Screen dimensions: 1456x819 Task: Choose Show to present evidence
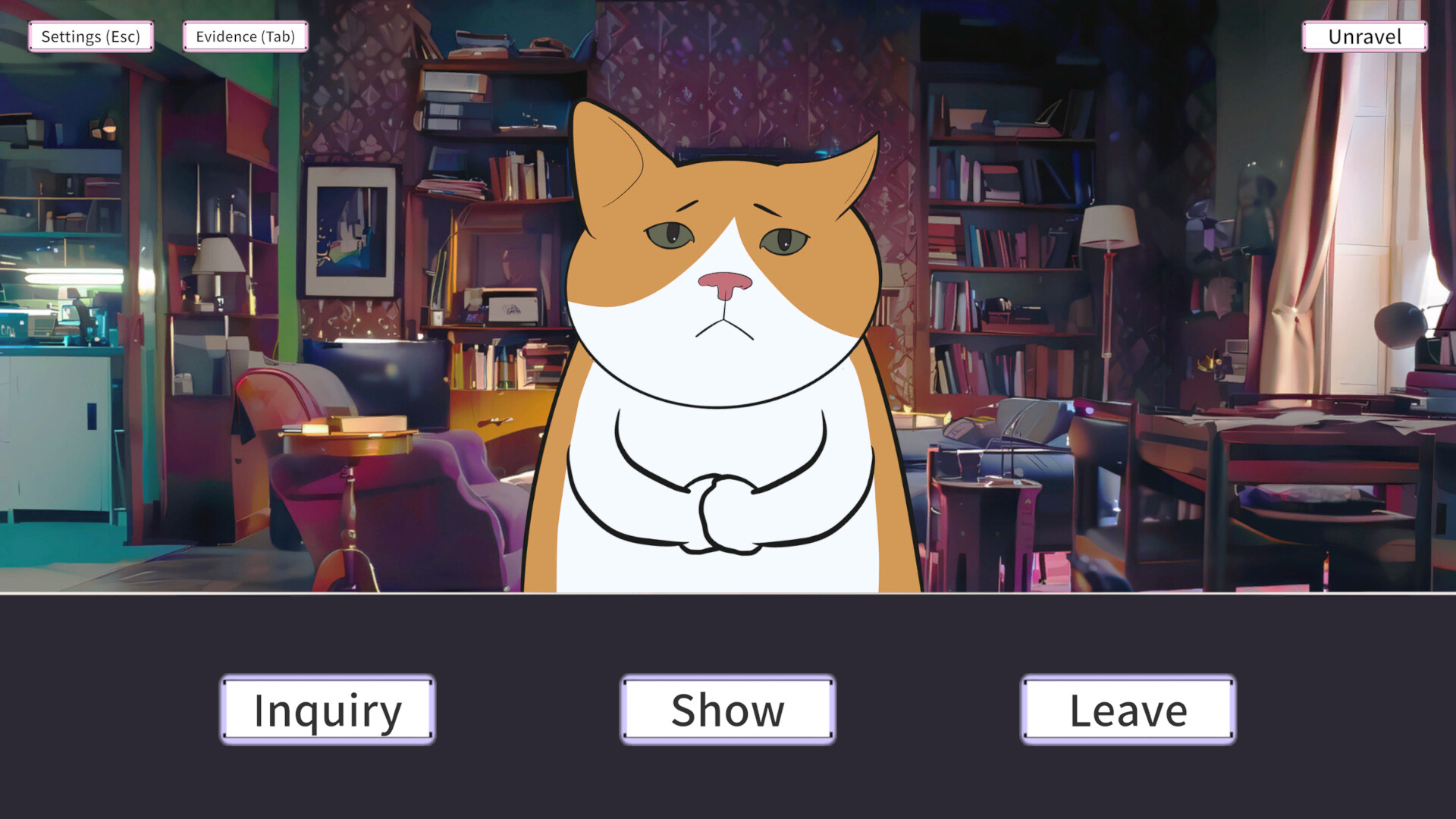(x=727, y=710)
